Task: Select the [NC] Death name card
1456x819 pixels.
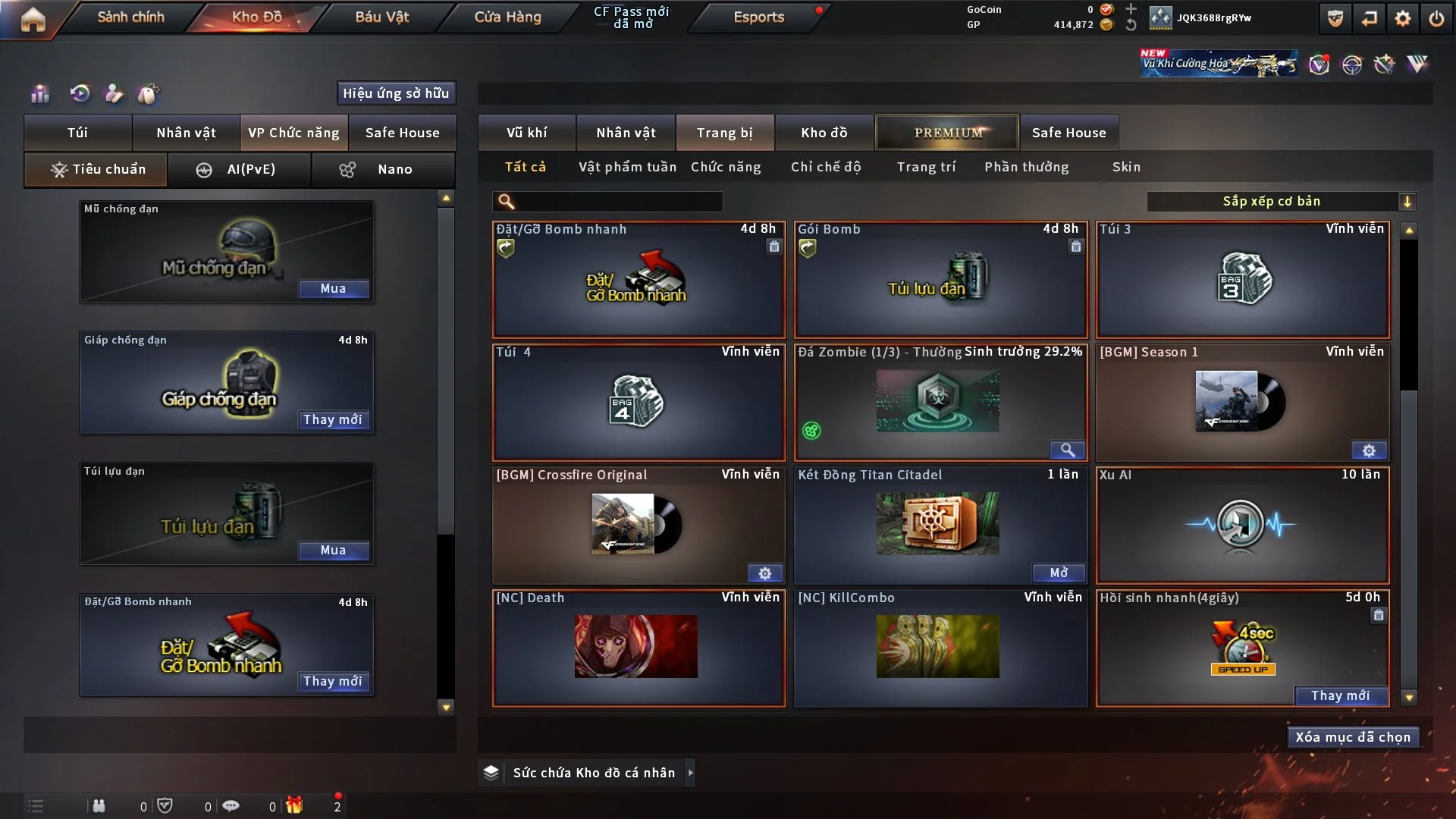Action: tap(638, 648)
